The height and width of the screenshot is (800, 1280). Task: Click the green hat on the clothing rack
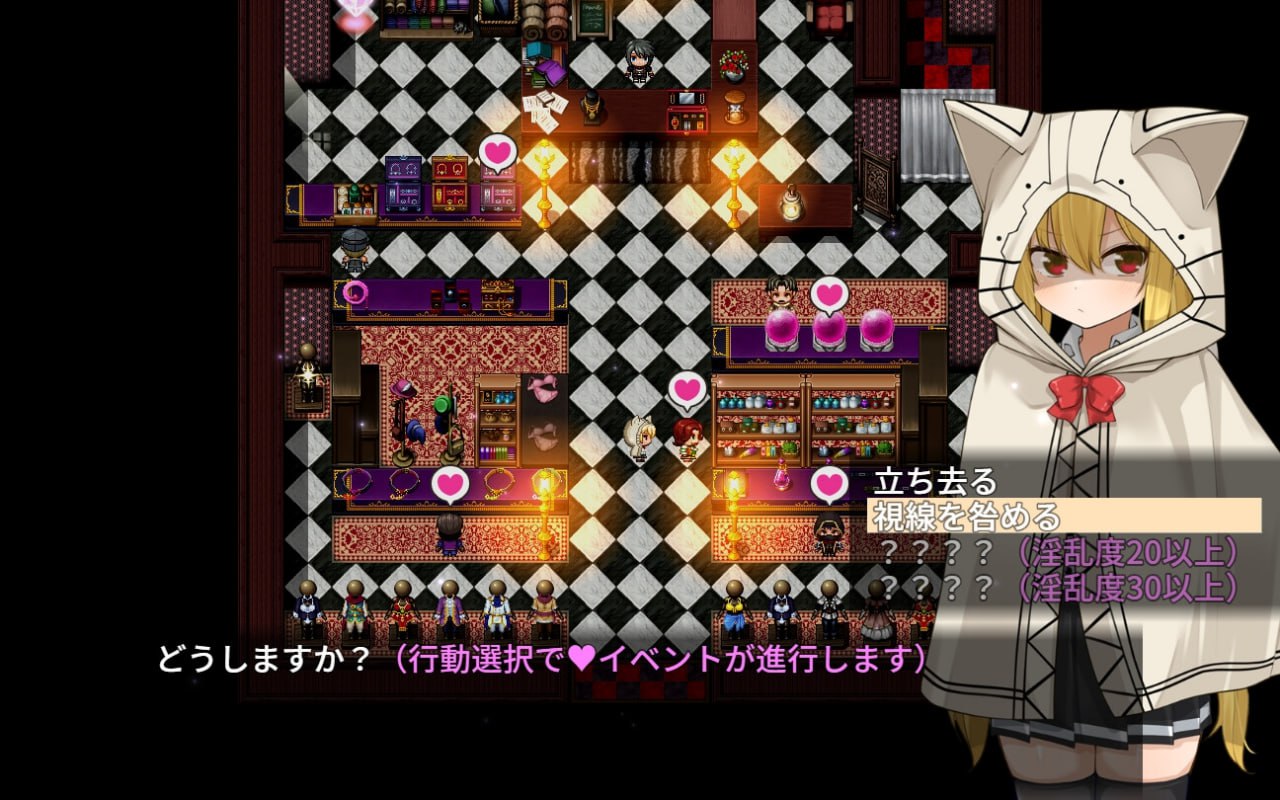click(x=442, y=404)
